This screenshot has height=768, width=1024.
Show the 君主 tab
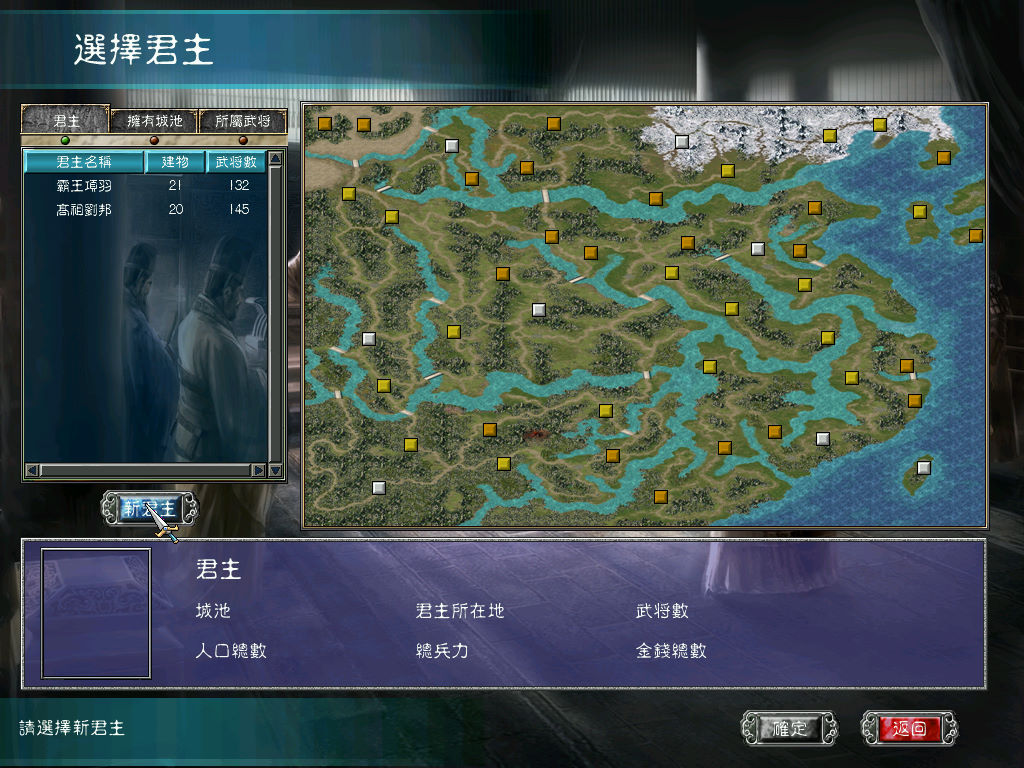(x=66, y=121)
